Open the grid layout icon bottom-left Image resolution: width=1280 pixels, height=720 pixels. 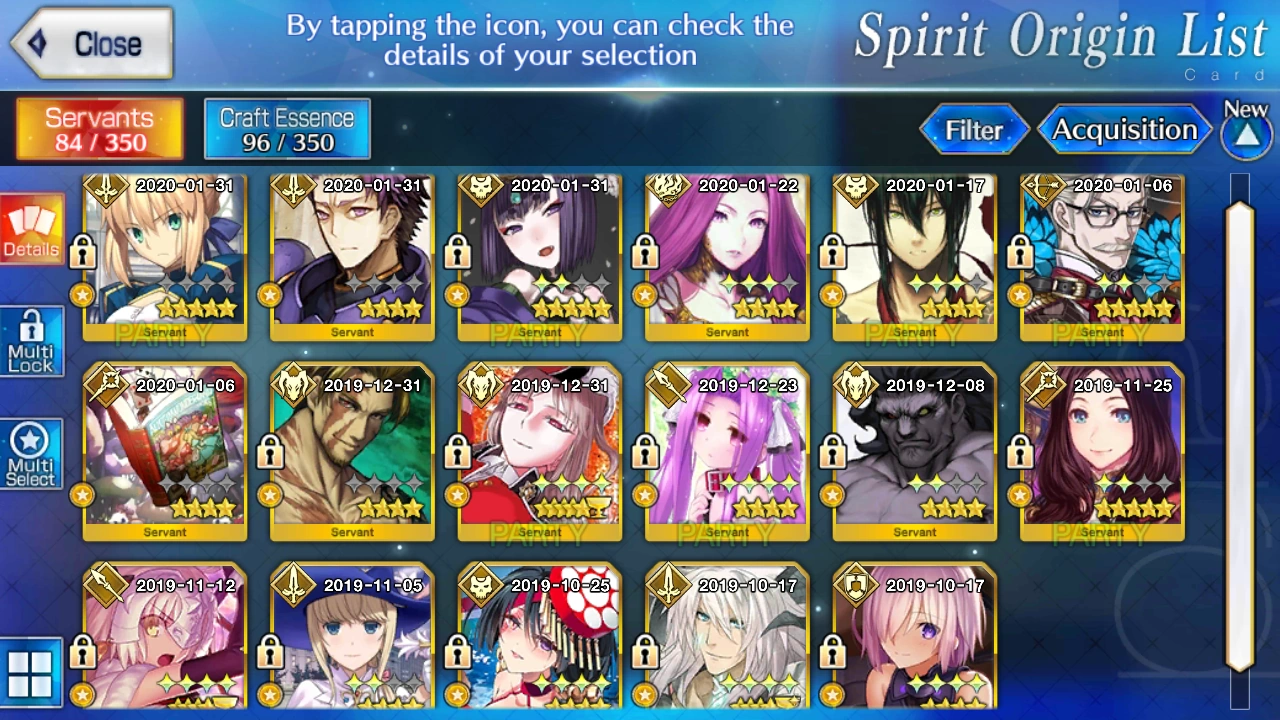point(33,674)
